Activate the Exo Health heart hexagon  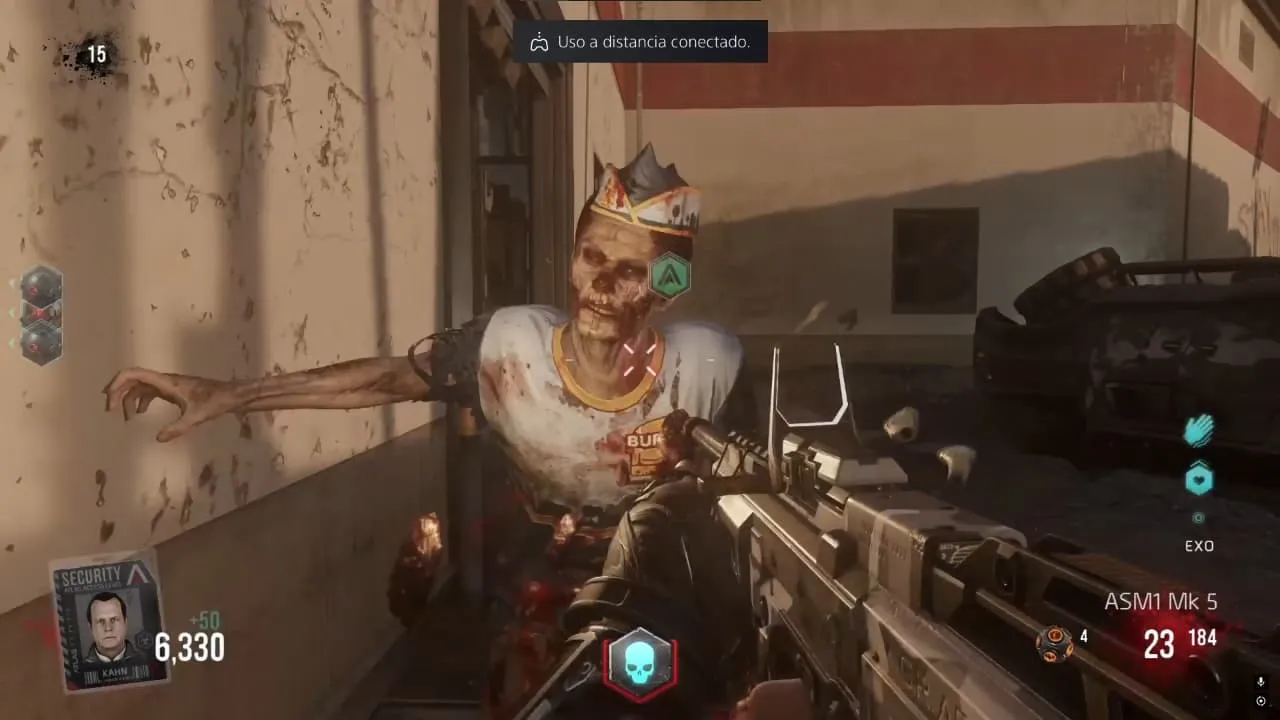click(1199, 480)
